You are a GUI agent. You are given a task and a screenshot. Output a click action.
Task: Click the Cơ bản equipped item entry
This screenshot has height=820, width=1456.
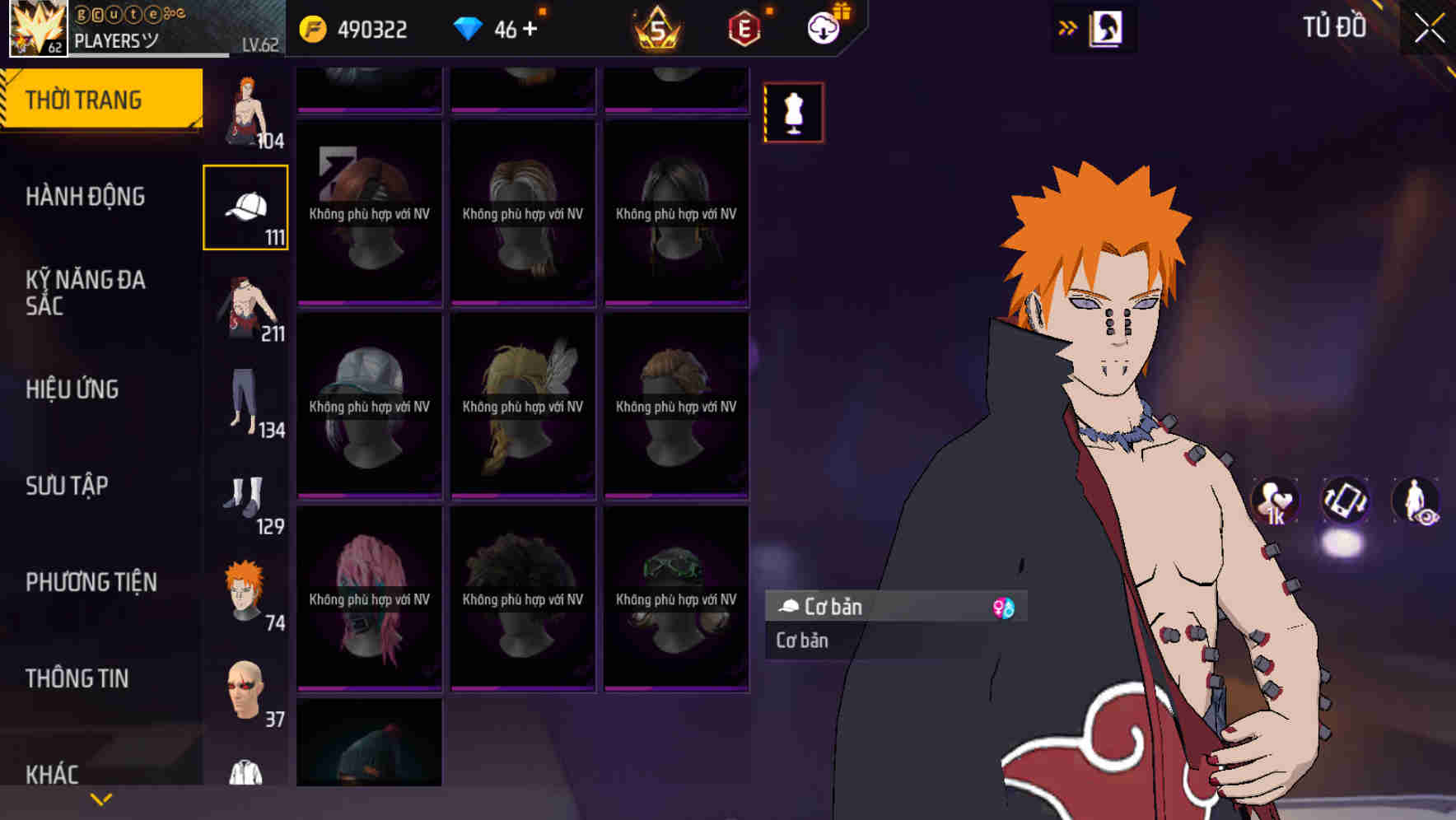[873, 607]
